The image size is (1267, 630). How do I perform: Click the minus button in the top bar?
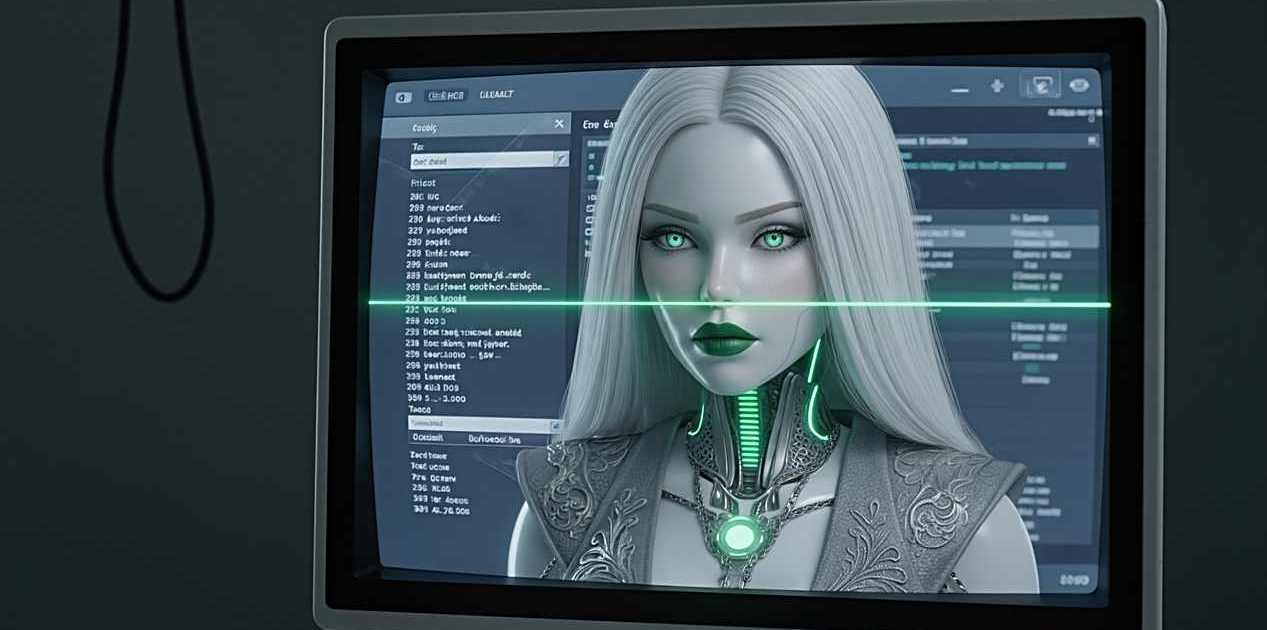960,90
